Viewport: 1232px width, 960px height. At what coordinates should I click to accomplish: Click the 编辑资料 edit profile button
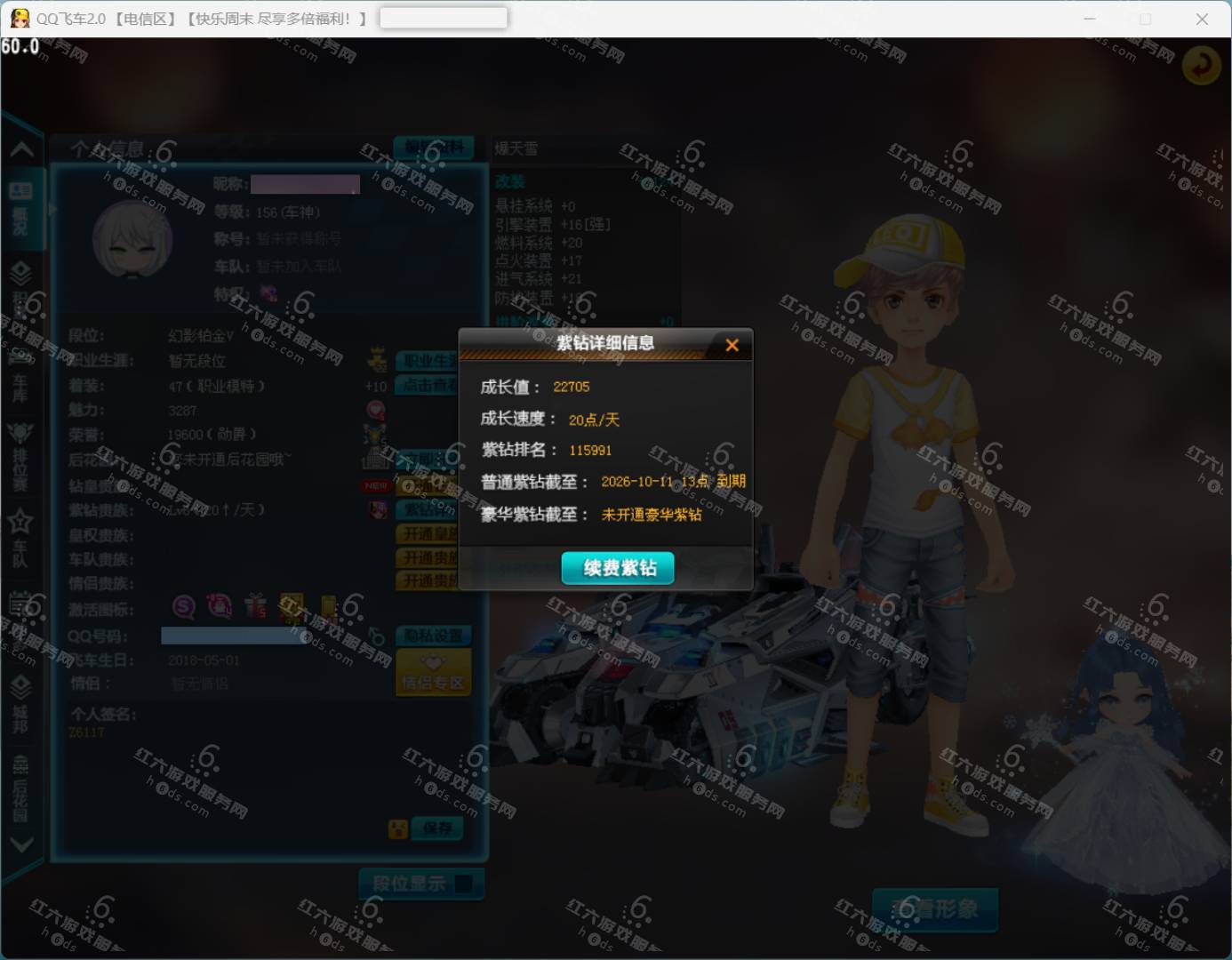pos(436,148)
